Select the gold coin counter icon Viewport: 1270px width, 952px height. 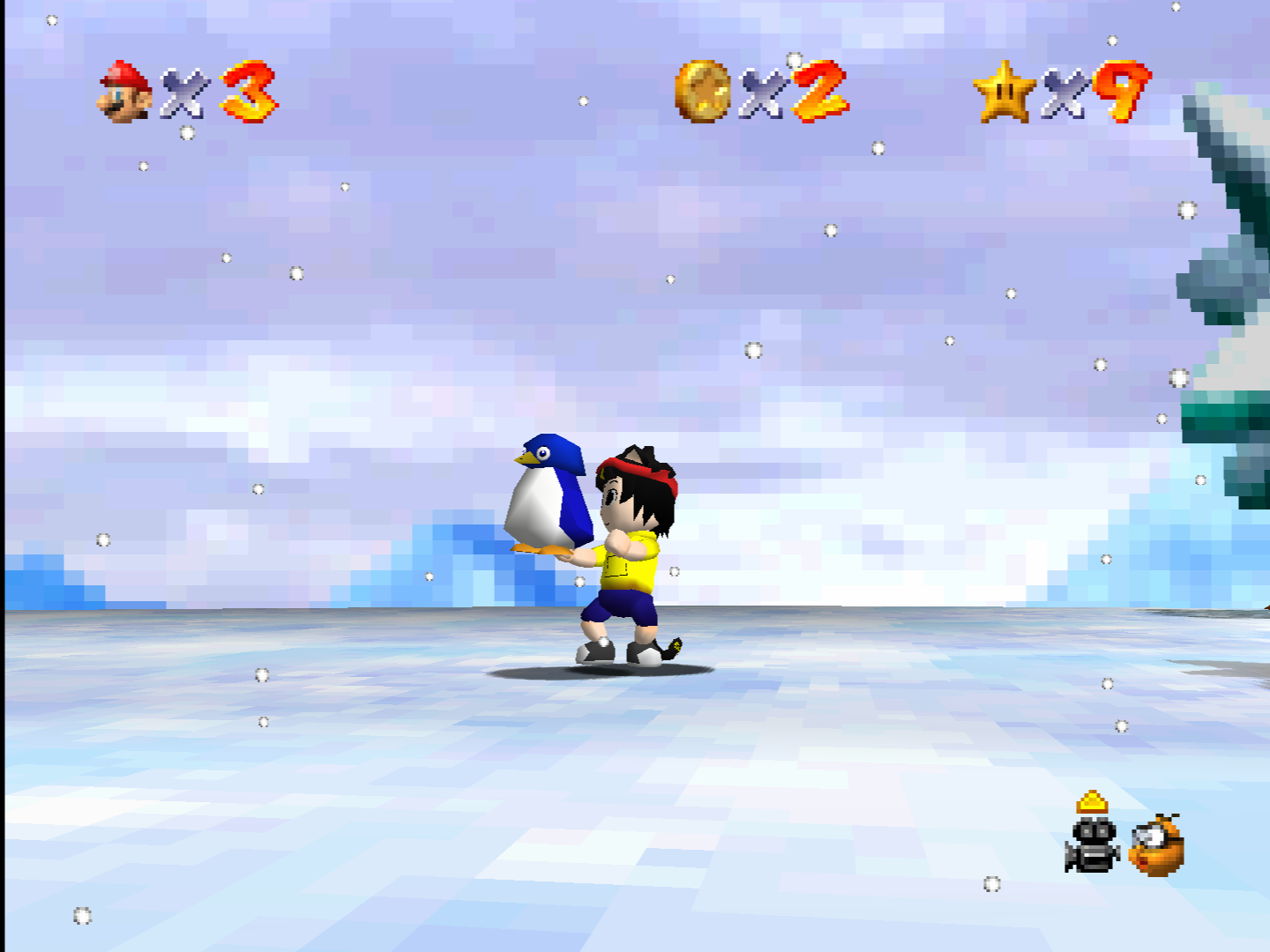point(703,91)
